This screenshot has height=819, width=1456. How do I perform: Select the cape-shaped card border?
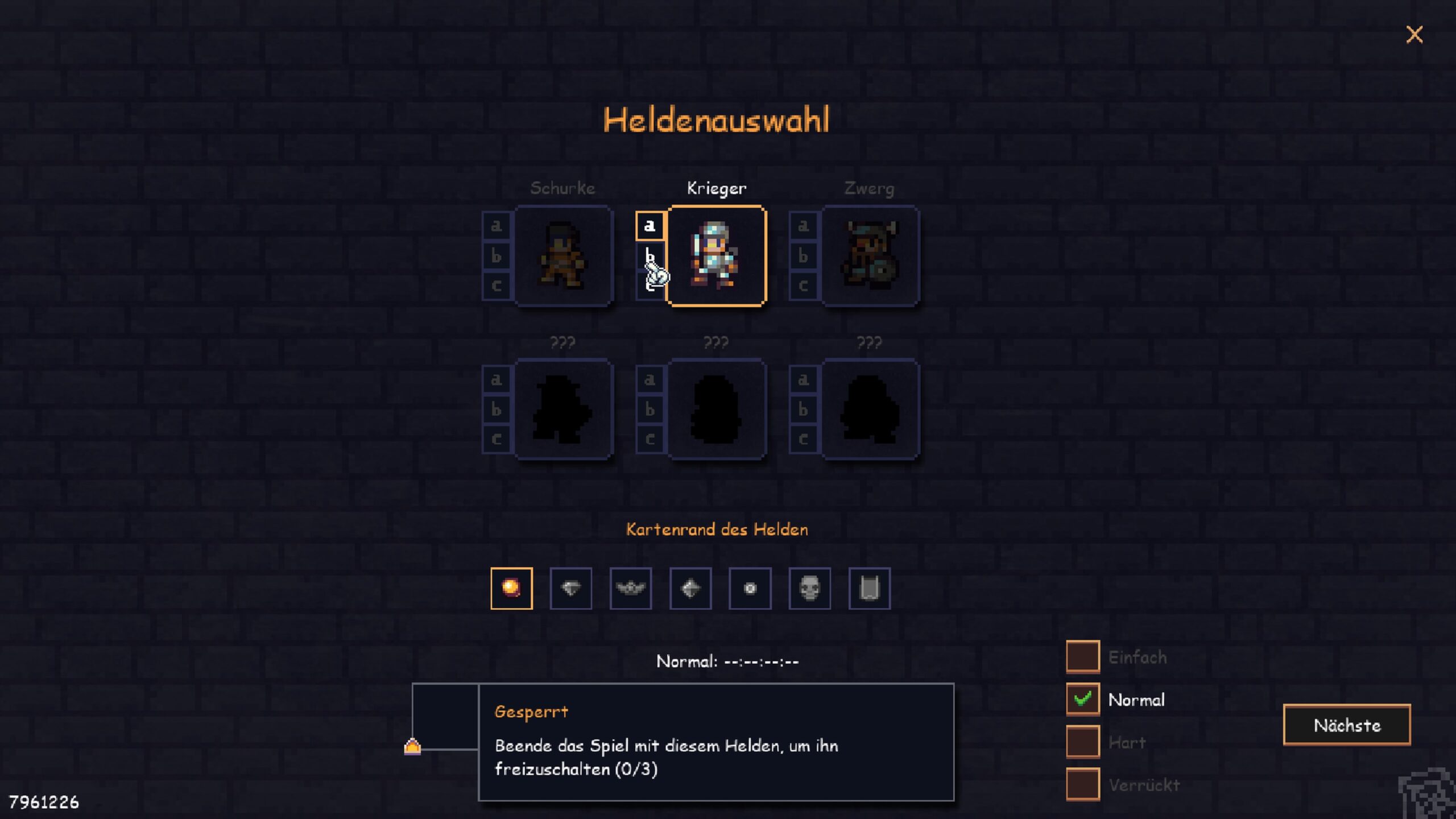869,588
